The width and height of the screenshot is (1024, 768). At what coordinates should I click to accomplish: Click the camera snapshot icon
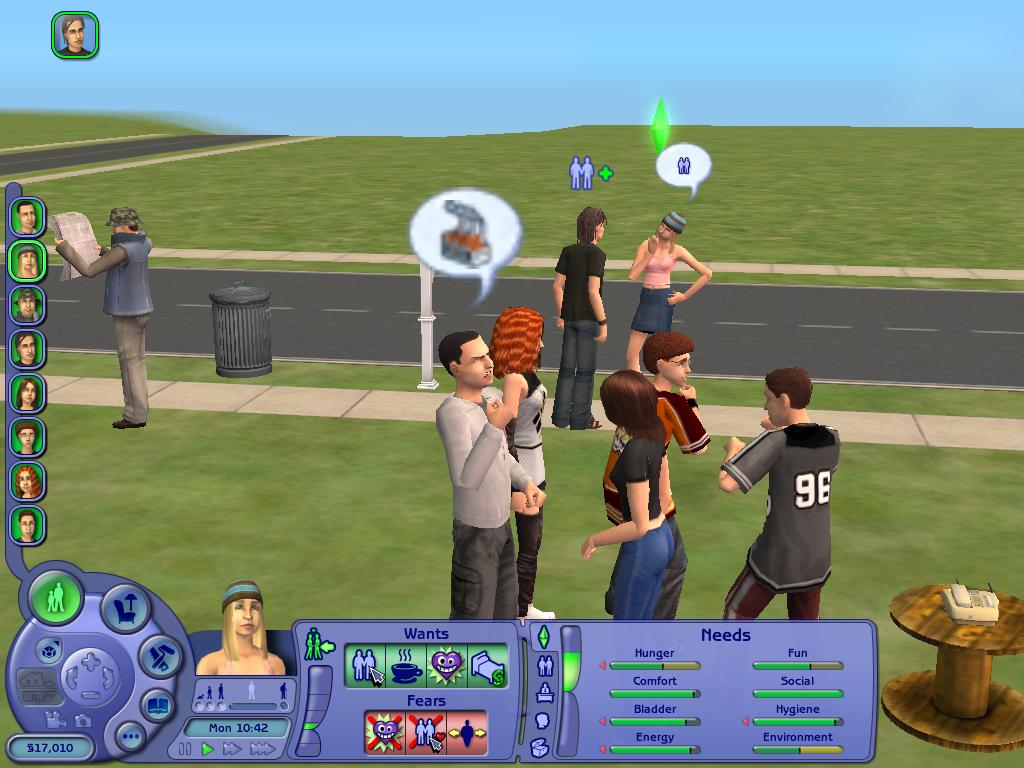(82, 720)
